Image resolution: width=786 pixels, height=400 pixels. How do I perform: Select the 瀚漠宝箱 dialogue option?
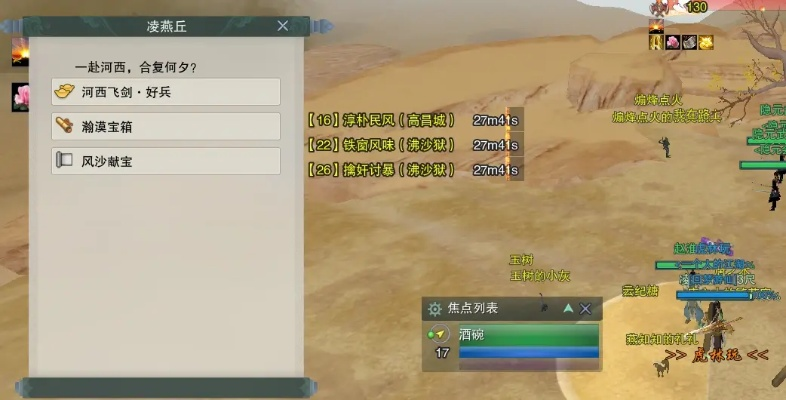(x=166, y=126)
